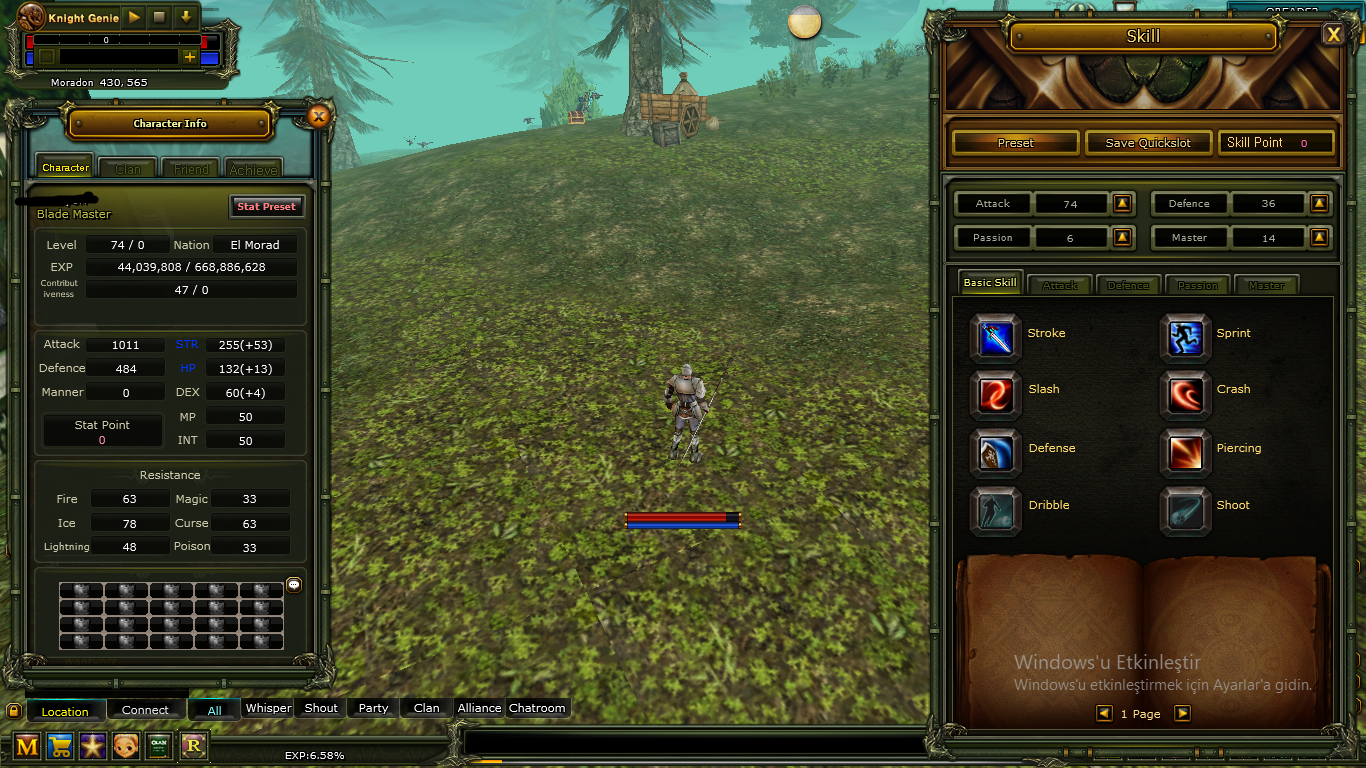The width and height of the screenshot is (1366, 768).
Task: Advance to the next skill book page
Action: [x=1182, y=713]
